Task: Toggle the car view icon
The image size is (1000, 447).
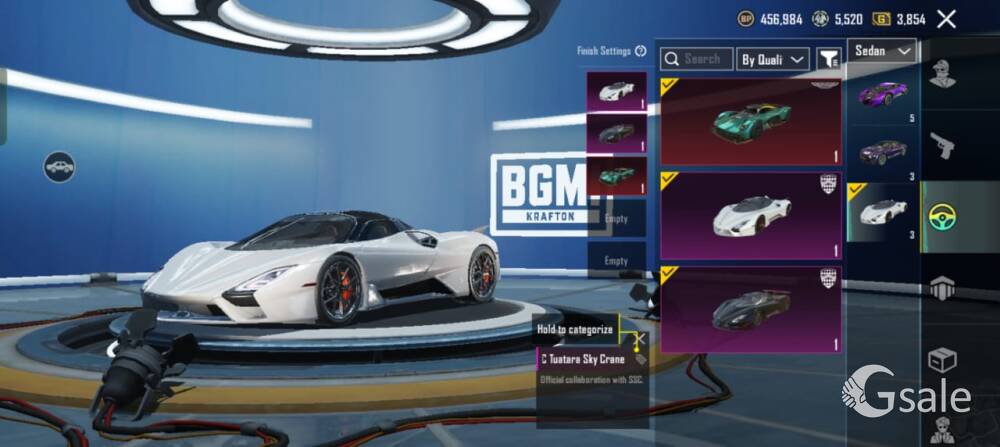Action: pos(59,166)
